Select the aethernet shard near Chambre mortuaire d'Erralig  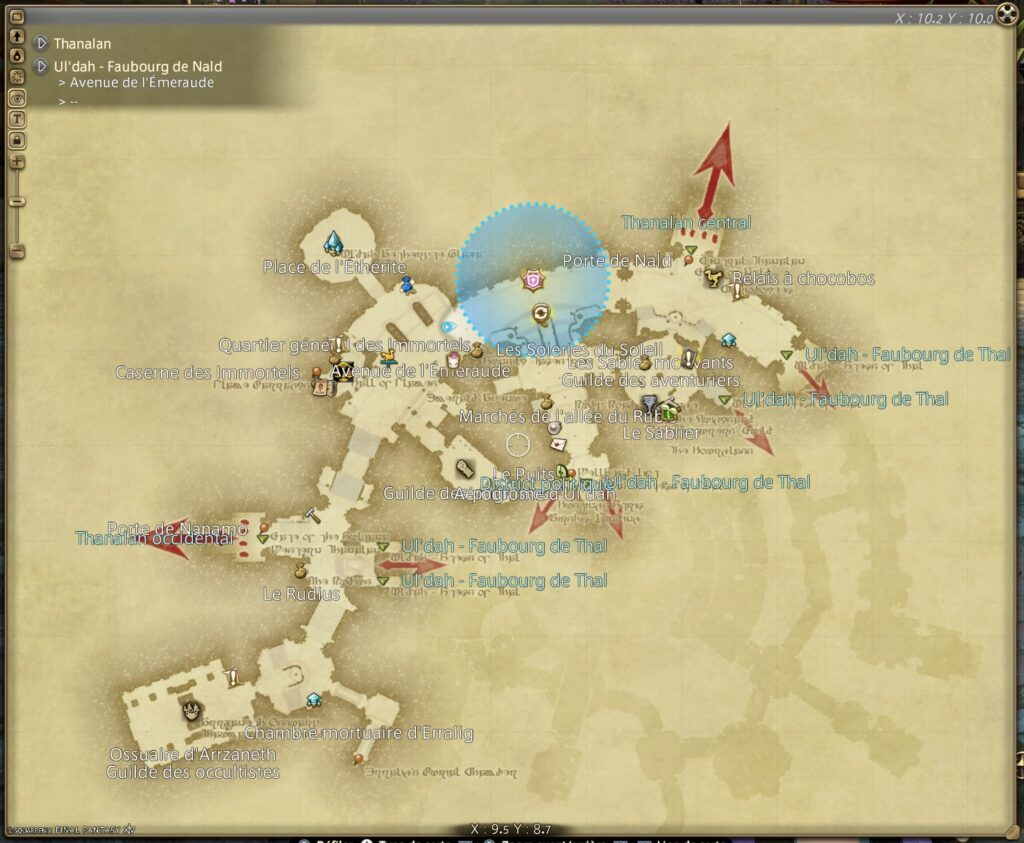(x=314, y=699)
